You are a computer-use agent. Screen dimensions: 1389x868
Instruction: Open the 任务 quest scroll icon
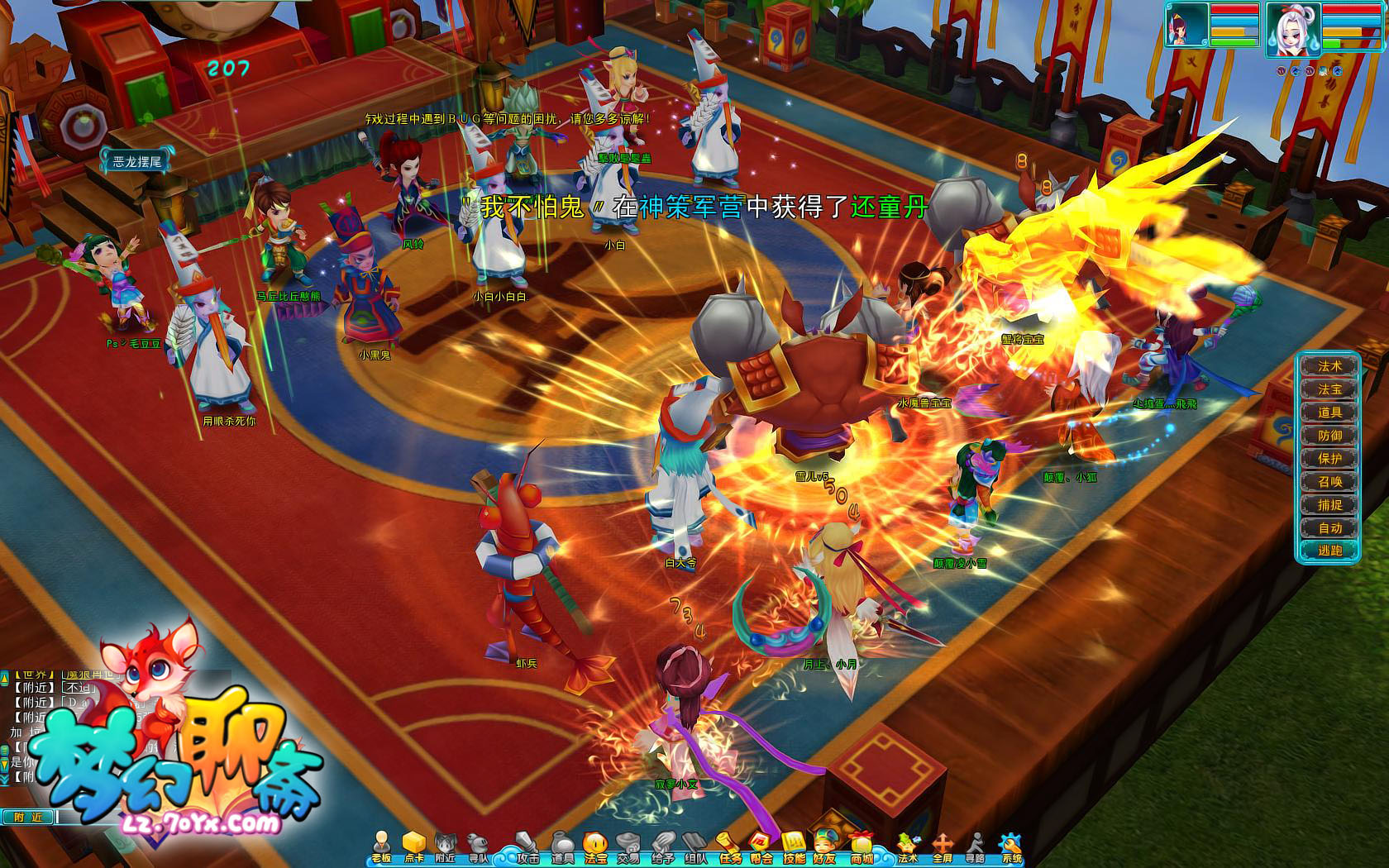point(728,847)
